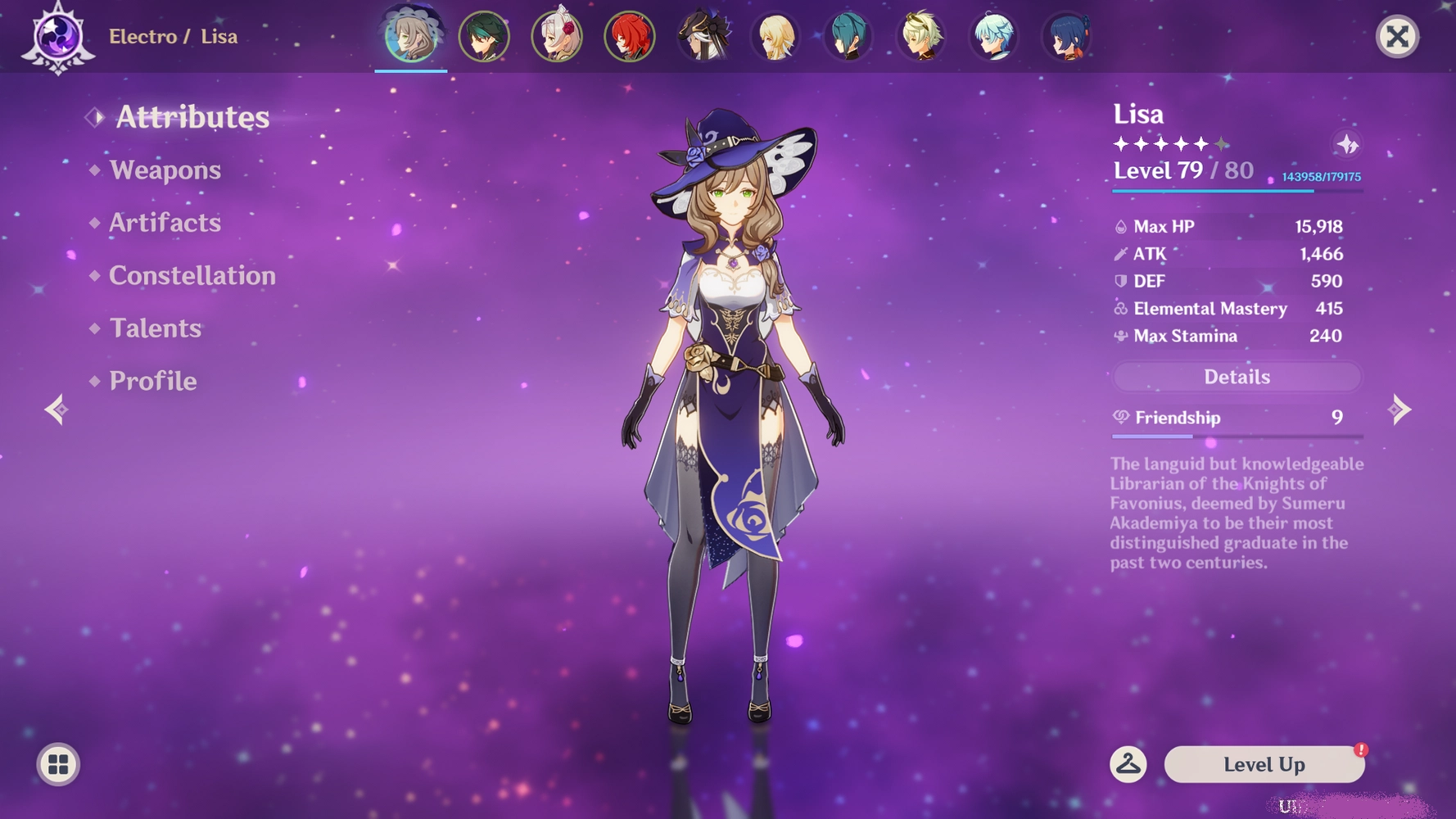Click the Details button
Image resolution: width=1456 pixels, height=819 pixels.
[x=1237, y=376]
